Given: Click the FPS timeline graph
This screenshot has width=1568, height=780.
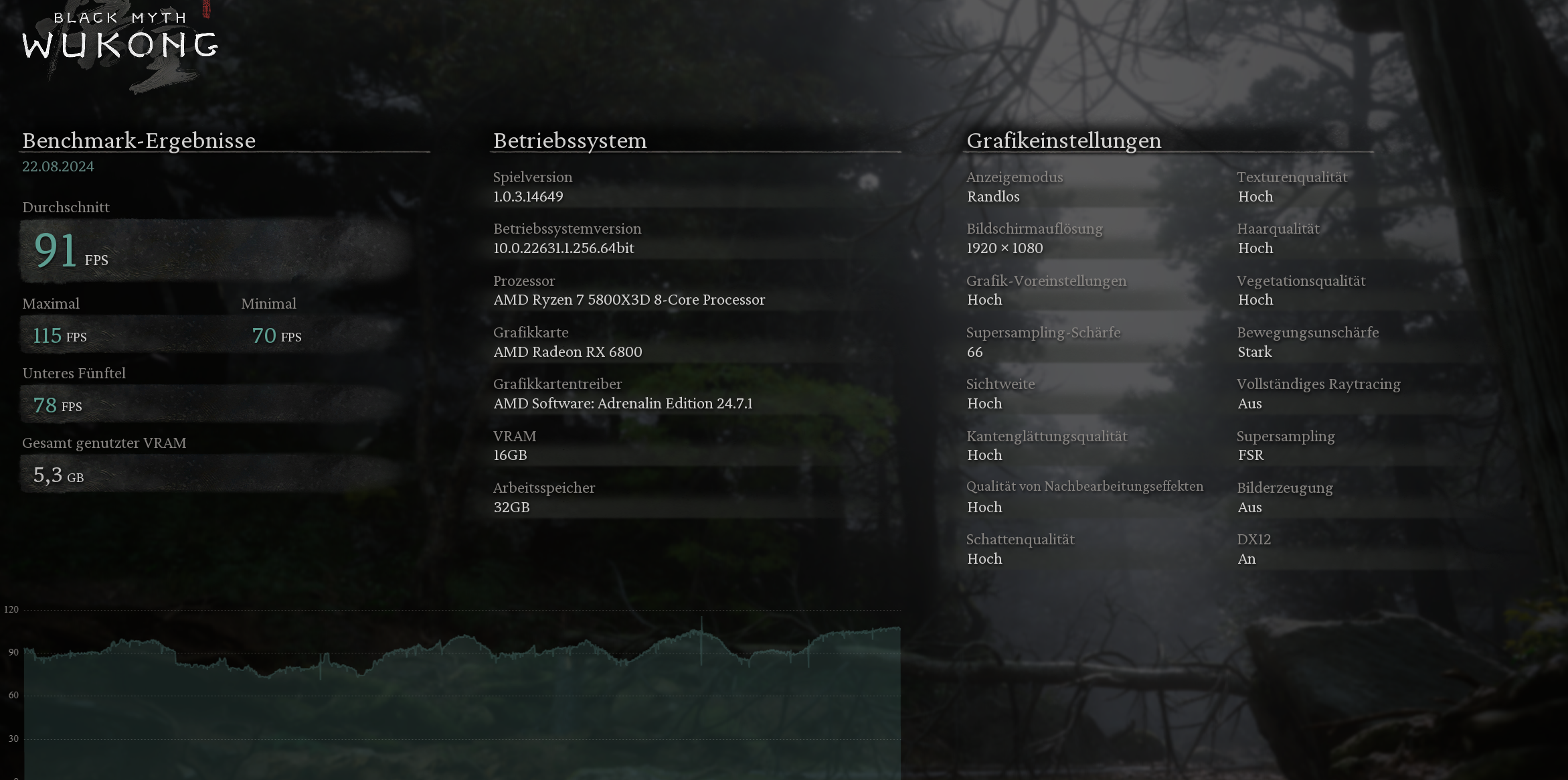Looking at the screenshot, I should point(462,690).
